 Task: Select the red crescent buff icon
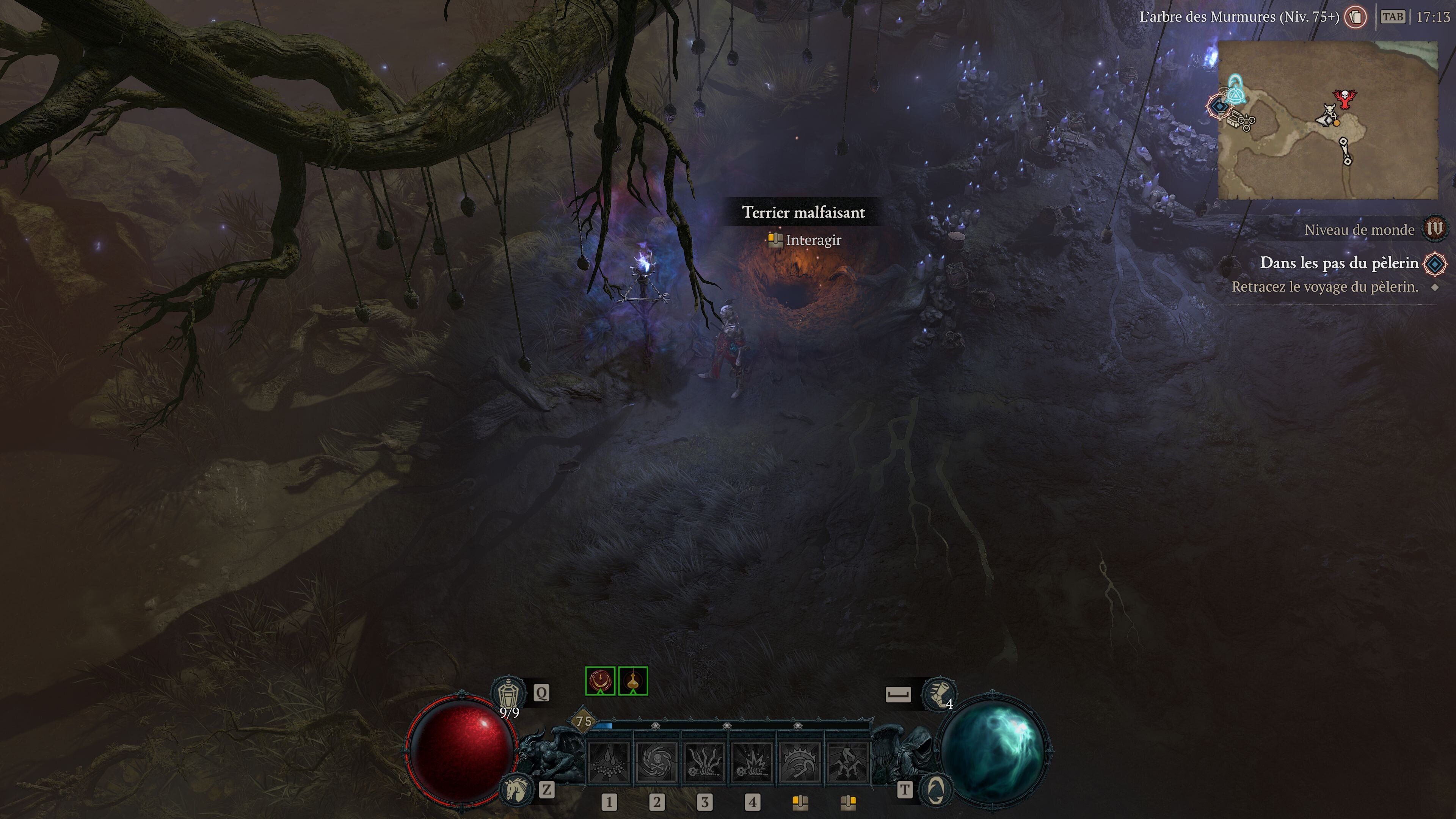[600, 681]
